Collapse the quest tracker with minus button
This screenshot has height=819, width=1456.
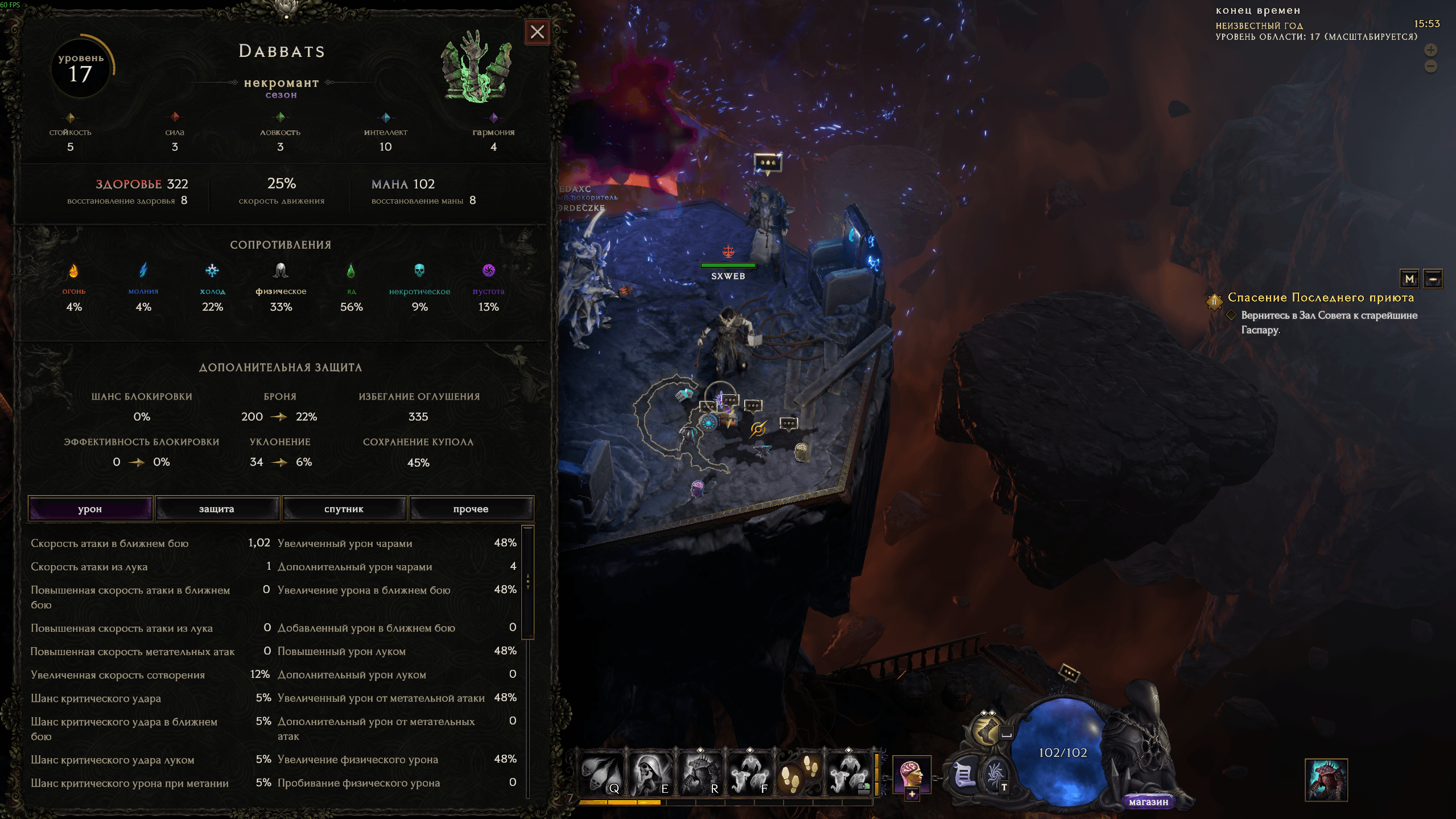point(1433,279)
